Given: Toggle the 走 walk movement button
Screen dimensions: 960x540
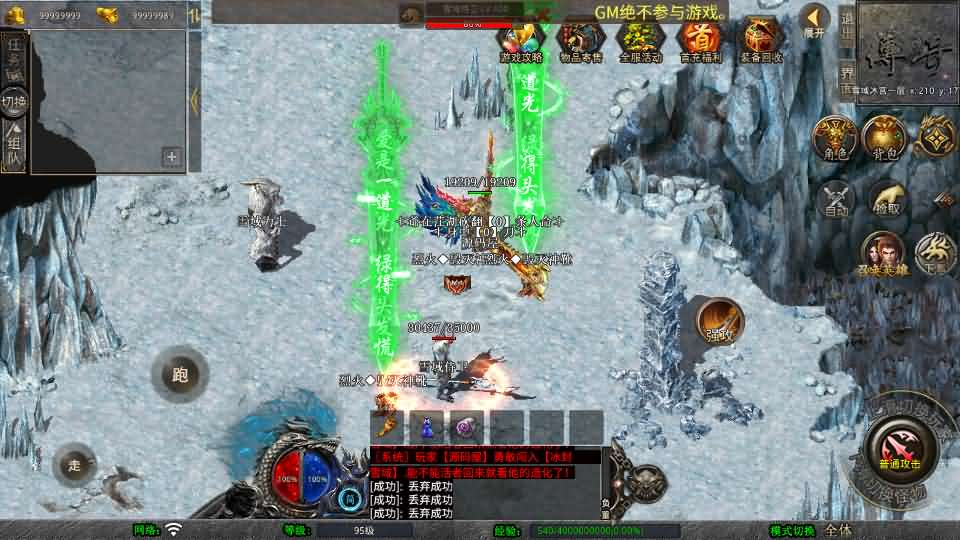Looking at the screenshot, I should [x=75, y=464].
